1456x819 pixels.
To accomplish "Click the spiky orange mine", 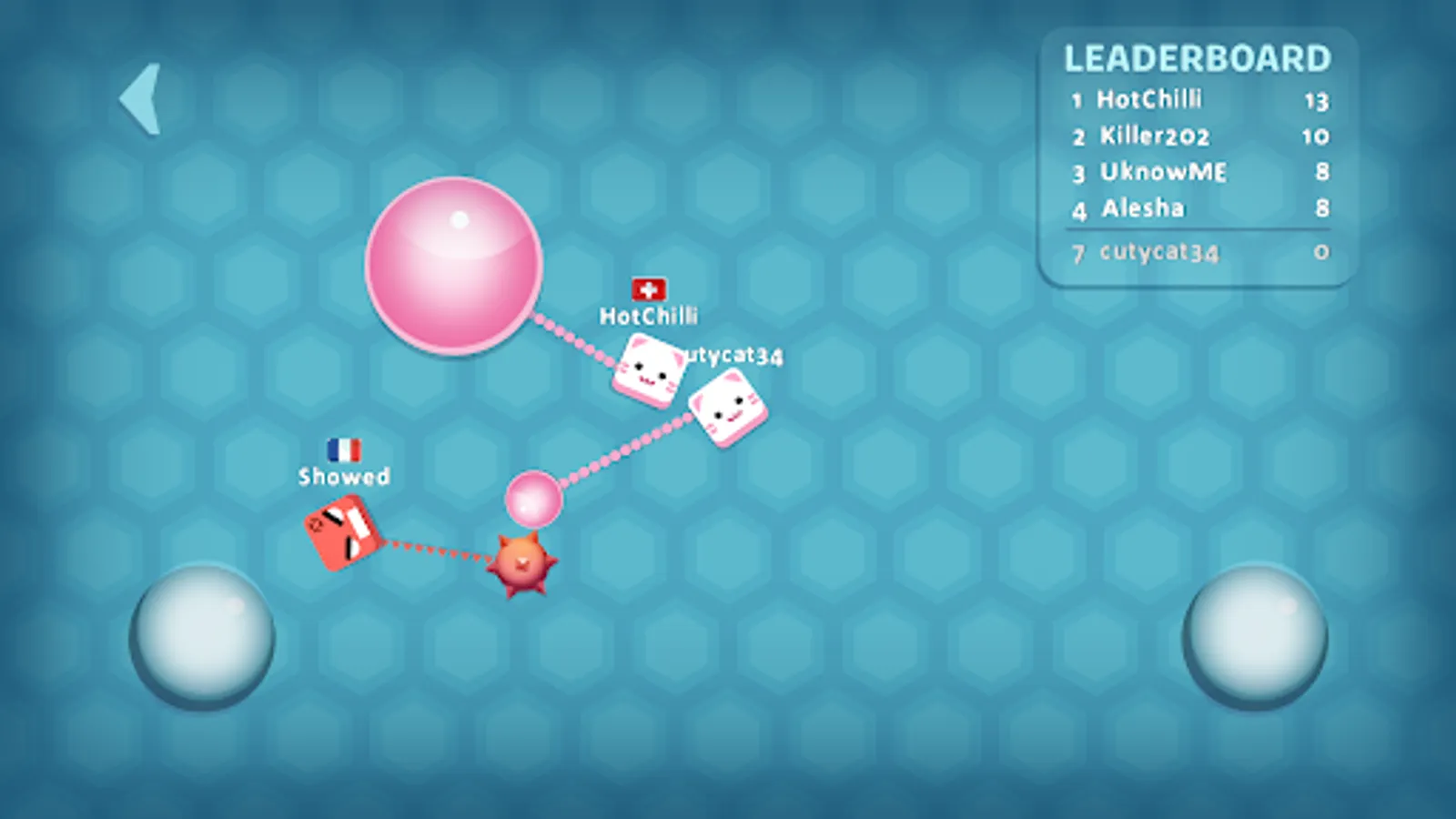I will 522,564.
